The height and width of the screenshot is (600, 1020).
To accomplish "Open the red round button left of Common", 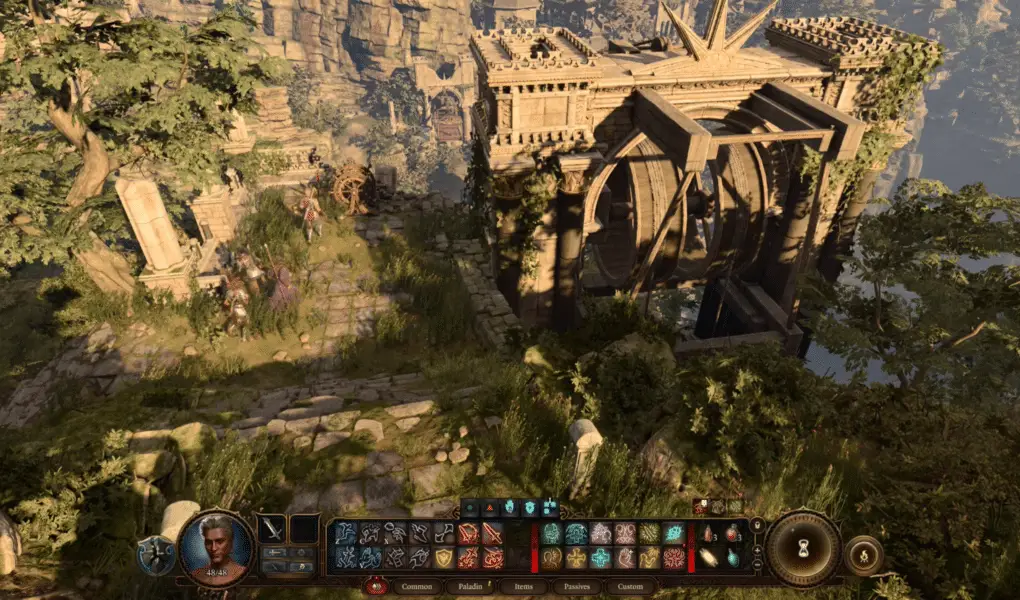I will pos(376,587).
